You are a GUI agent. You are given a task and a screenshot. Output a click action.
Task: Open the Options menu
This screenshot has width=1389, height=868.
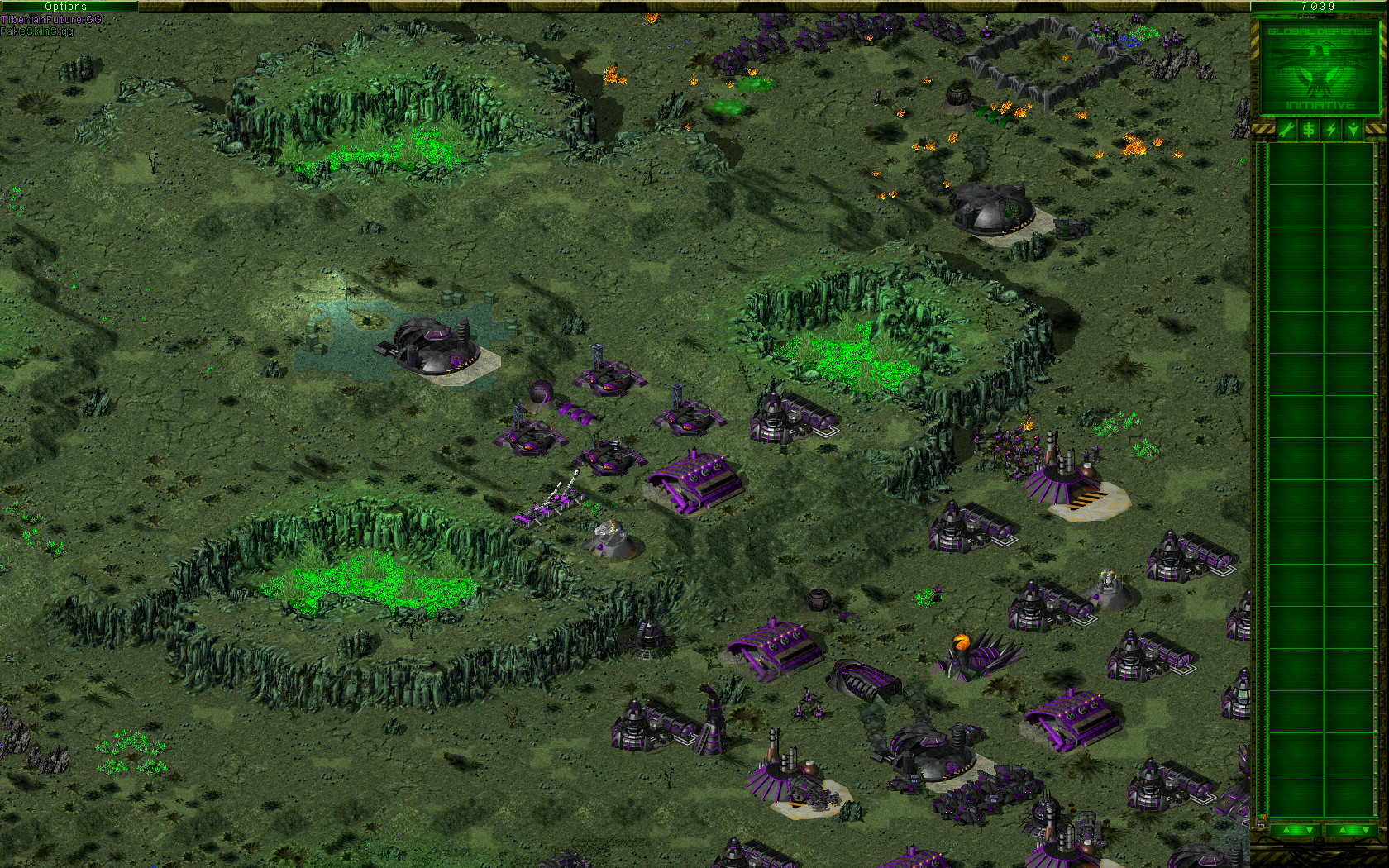(x=66, y=6)
